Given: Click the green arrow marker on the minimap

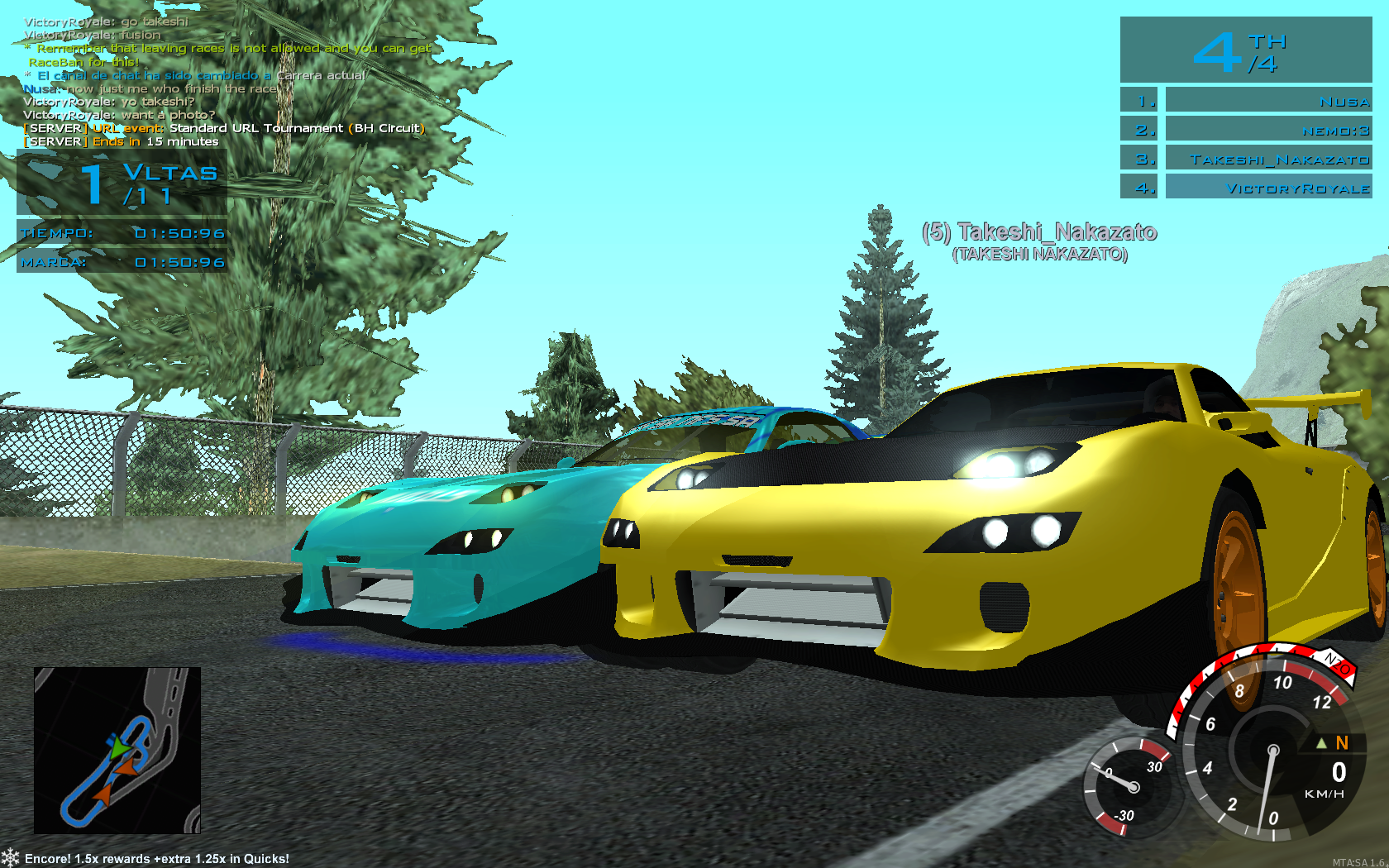Looking at the screenshot, I should (120, 748).
